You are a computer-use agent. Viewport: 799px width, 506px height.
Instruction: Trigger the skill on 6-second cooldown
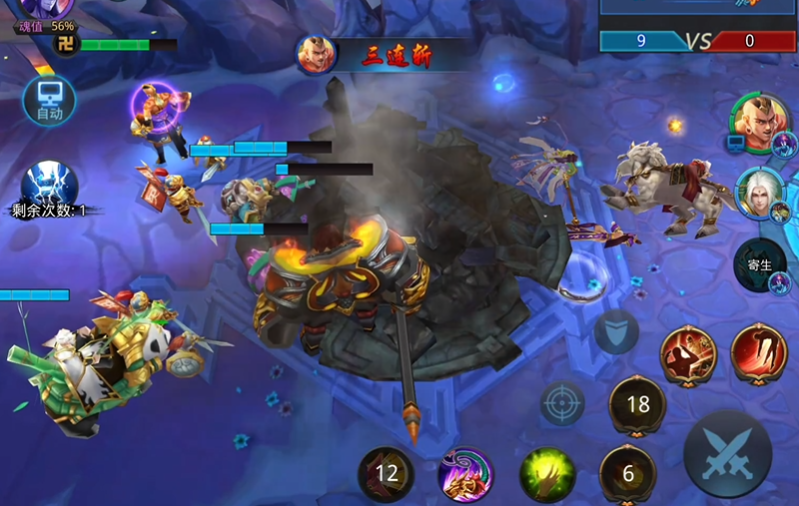click(x=627, y=473)
